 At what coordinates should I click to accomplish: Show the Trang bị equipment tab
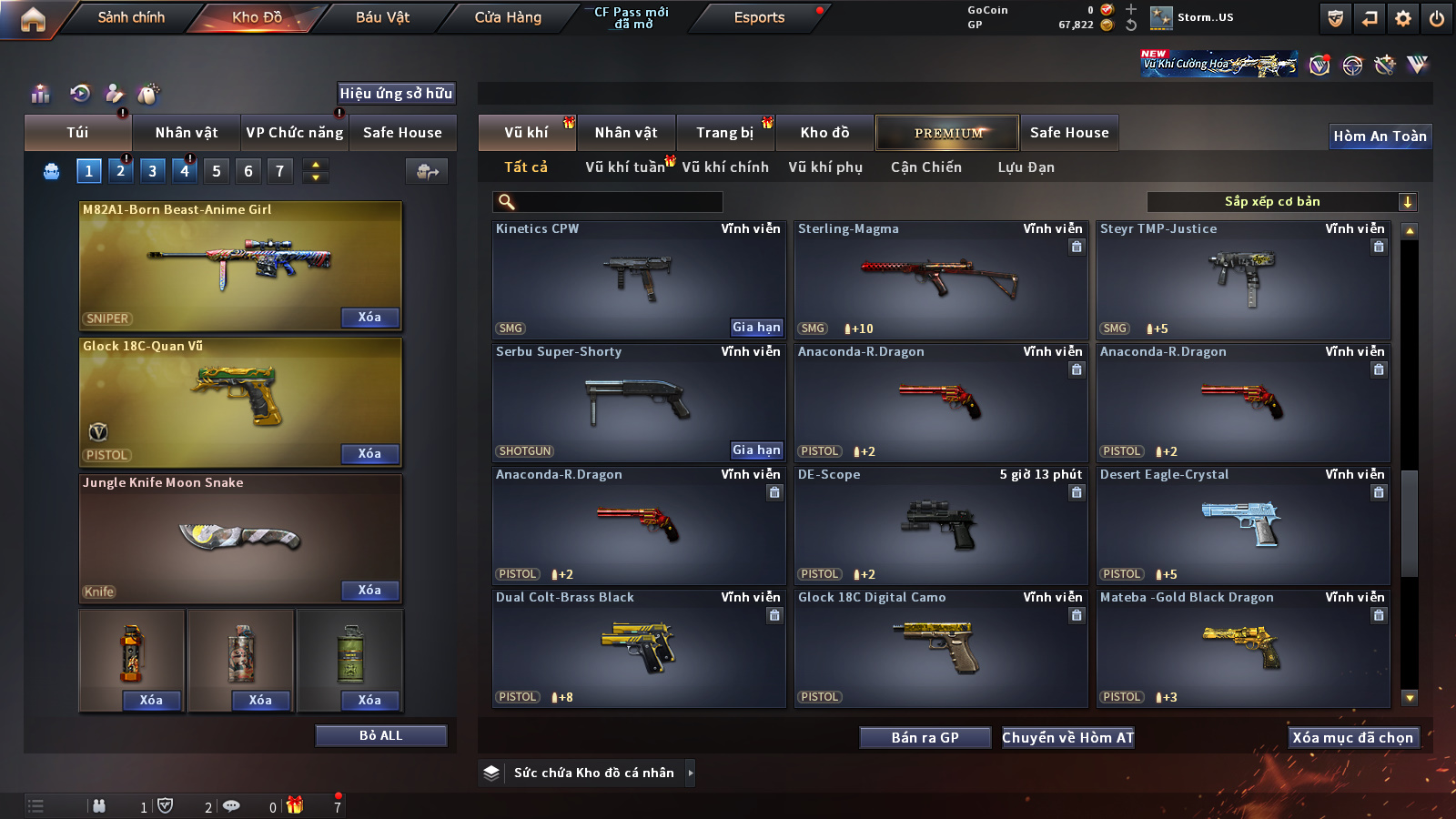[724, 133]
